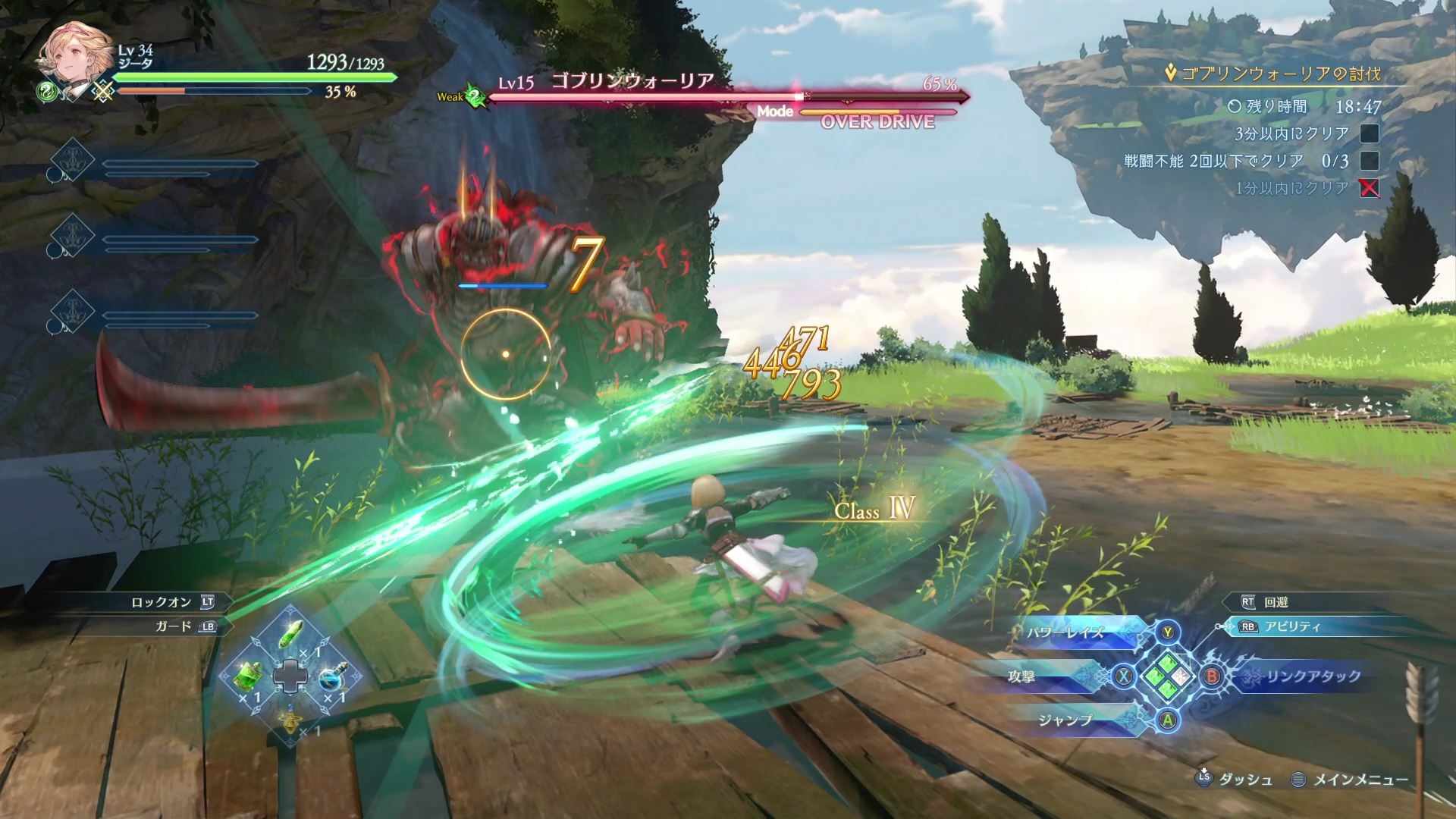Use the square green potion item
This screenshot has width=1456, height=819.
tap(250, 675)
